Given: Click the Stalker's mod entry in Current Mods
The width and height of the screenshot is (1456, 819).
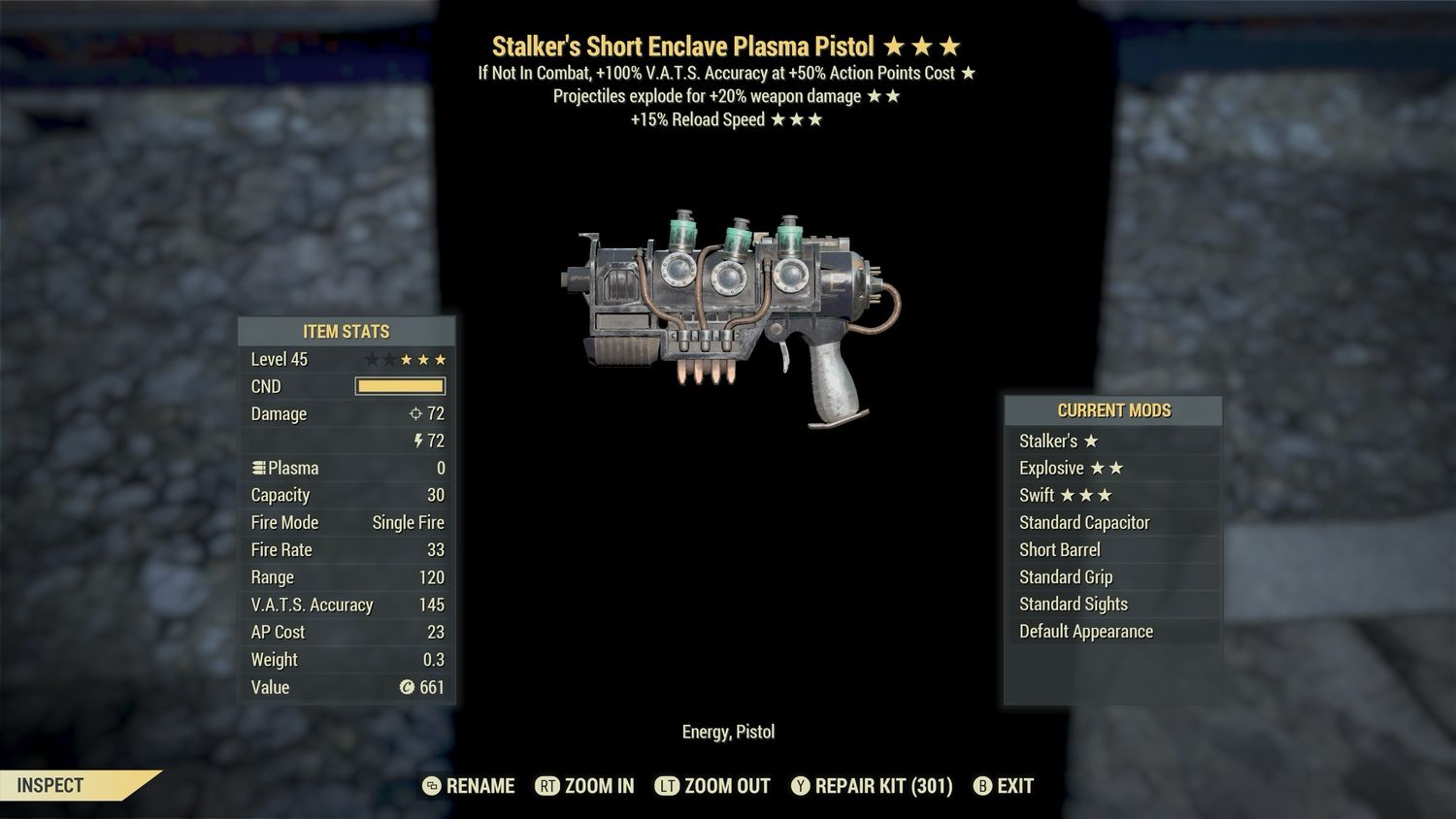Looking at the screenshot, I should tap(1053, 441).
